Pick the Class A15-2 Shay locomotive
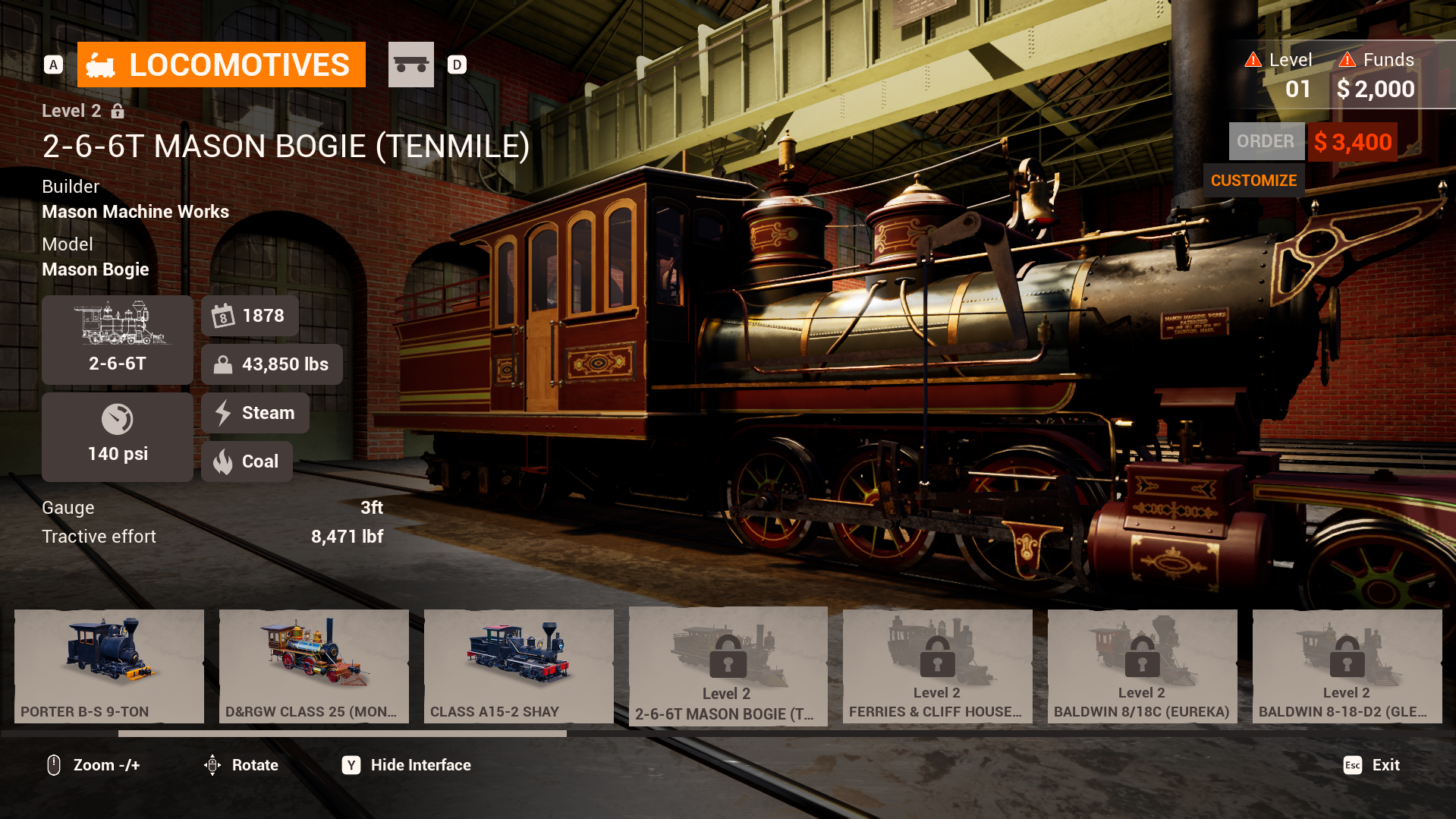Viewport: 1456px width, 819px height. pos(519,666)
